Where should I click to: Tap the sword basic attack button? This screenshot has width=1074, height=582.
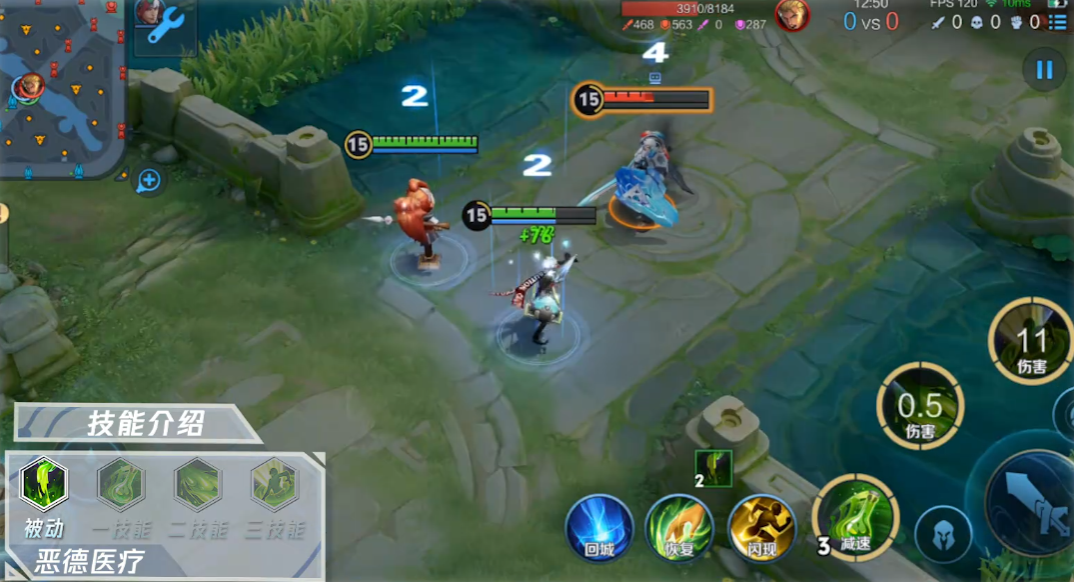pyautogui.click(x=1030, y=498)
